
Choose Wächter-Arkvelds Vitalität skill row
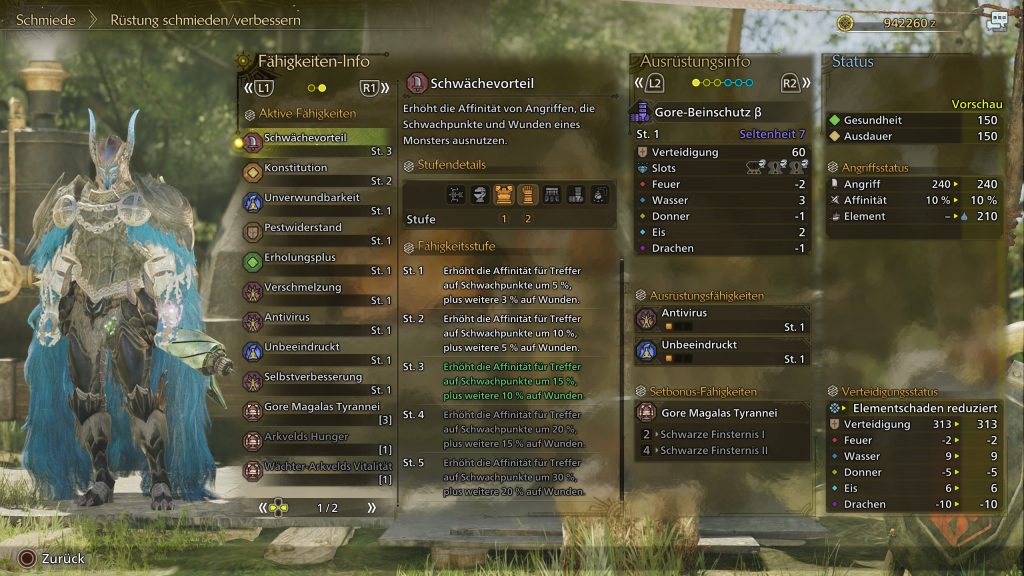coord(317,472)
